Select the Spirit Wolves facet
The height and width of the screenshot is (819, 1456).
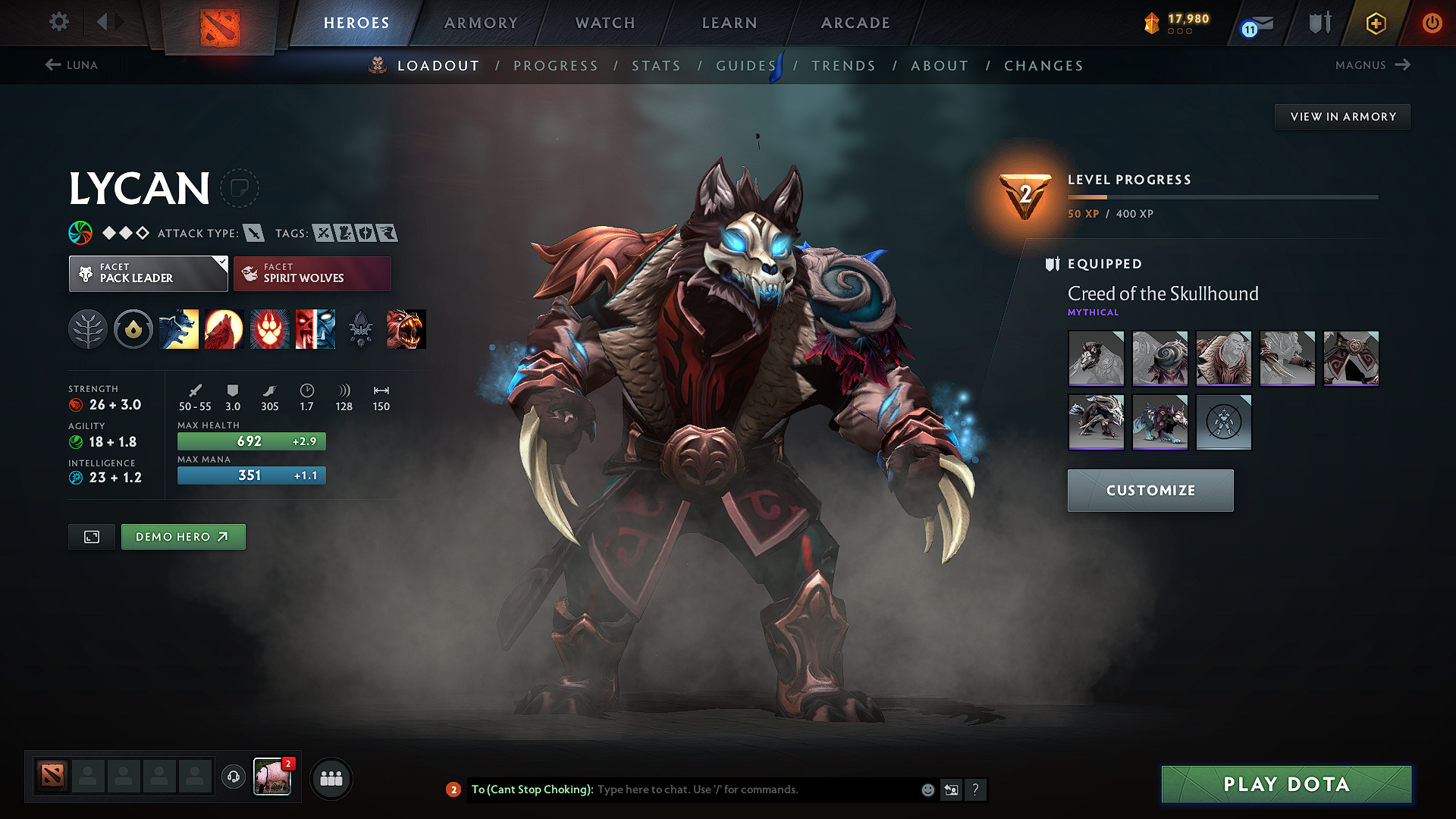[x=312, y=273]
